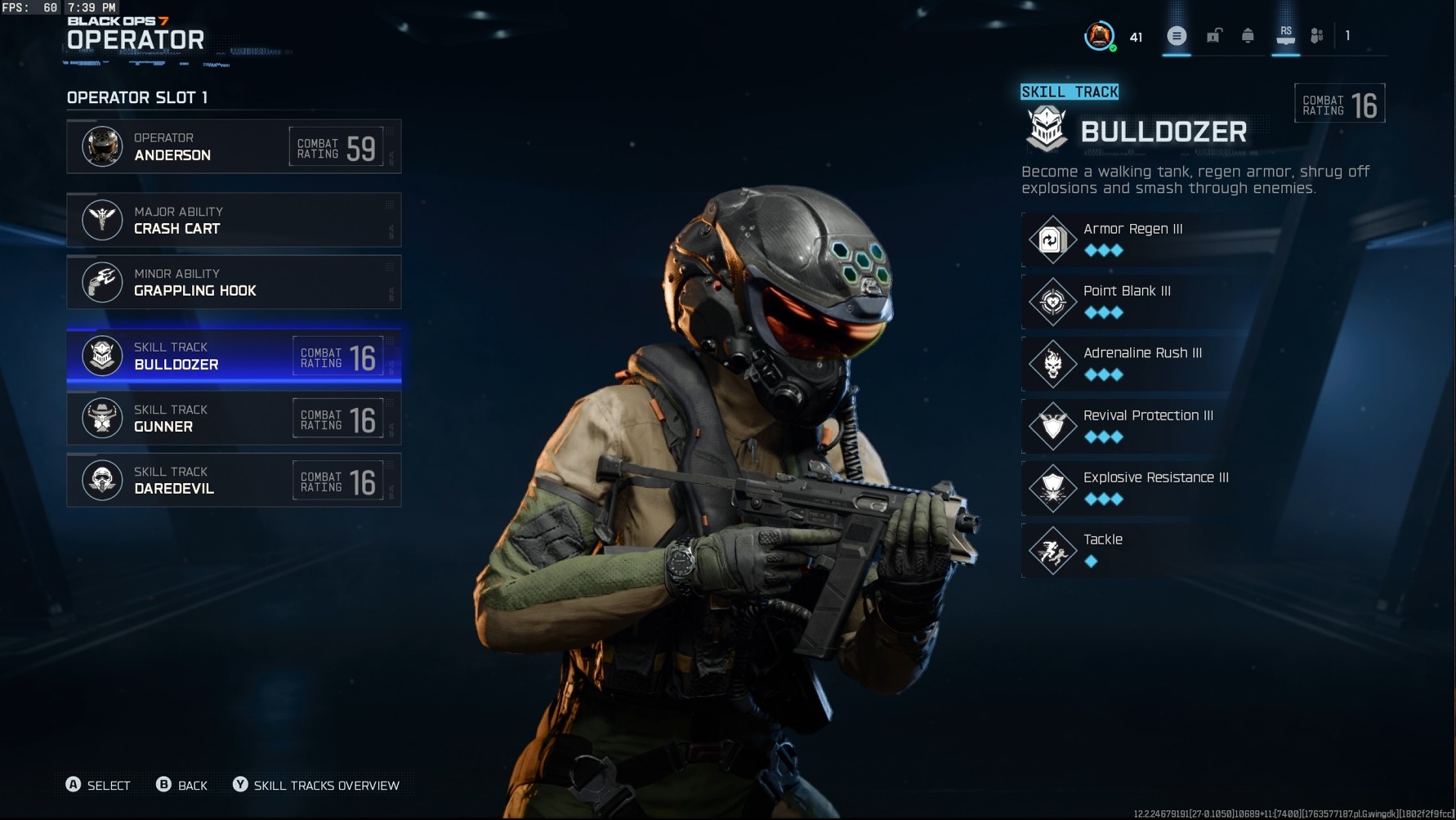
Task: Switch to the Gunner skill track entry
Action: [234, 418]
